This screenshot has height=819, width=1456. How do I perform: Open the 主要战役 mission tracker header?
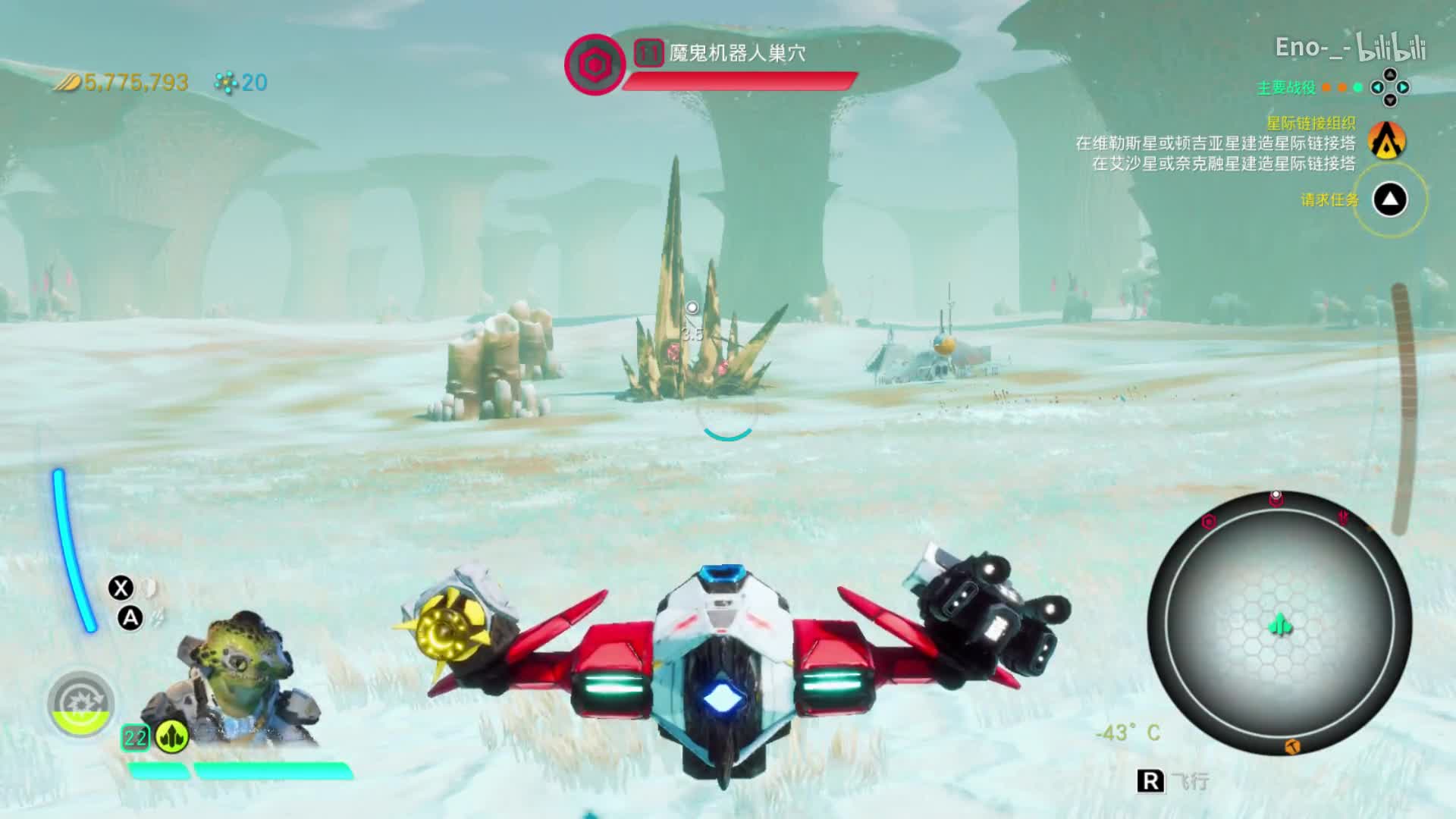click(x=1286, y=88)
